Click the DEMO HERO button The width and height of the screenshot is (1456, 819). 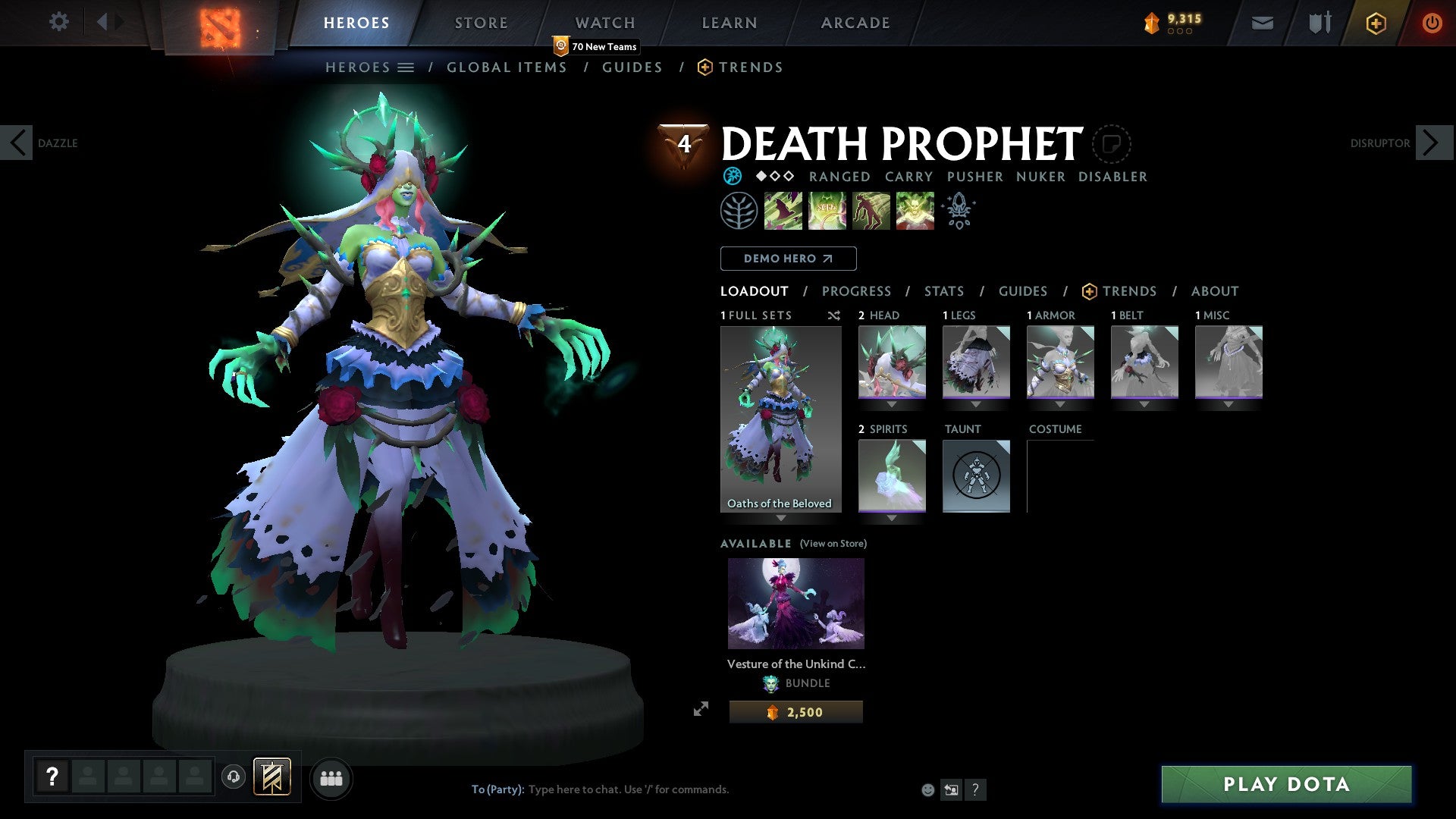click(x=787, y=259)
